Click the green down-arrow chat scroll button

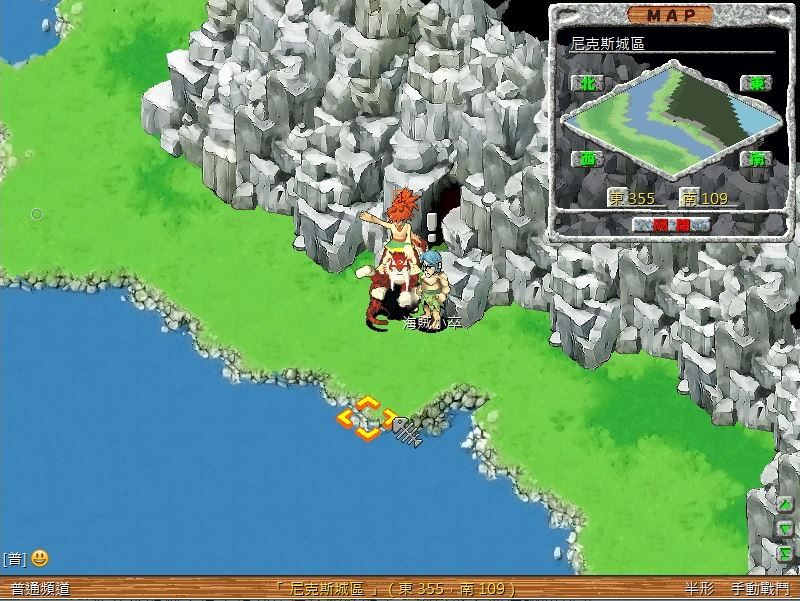click(x=786, y=529)
